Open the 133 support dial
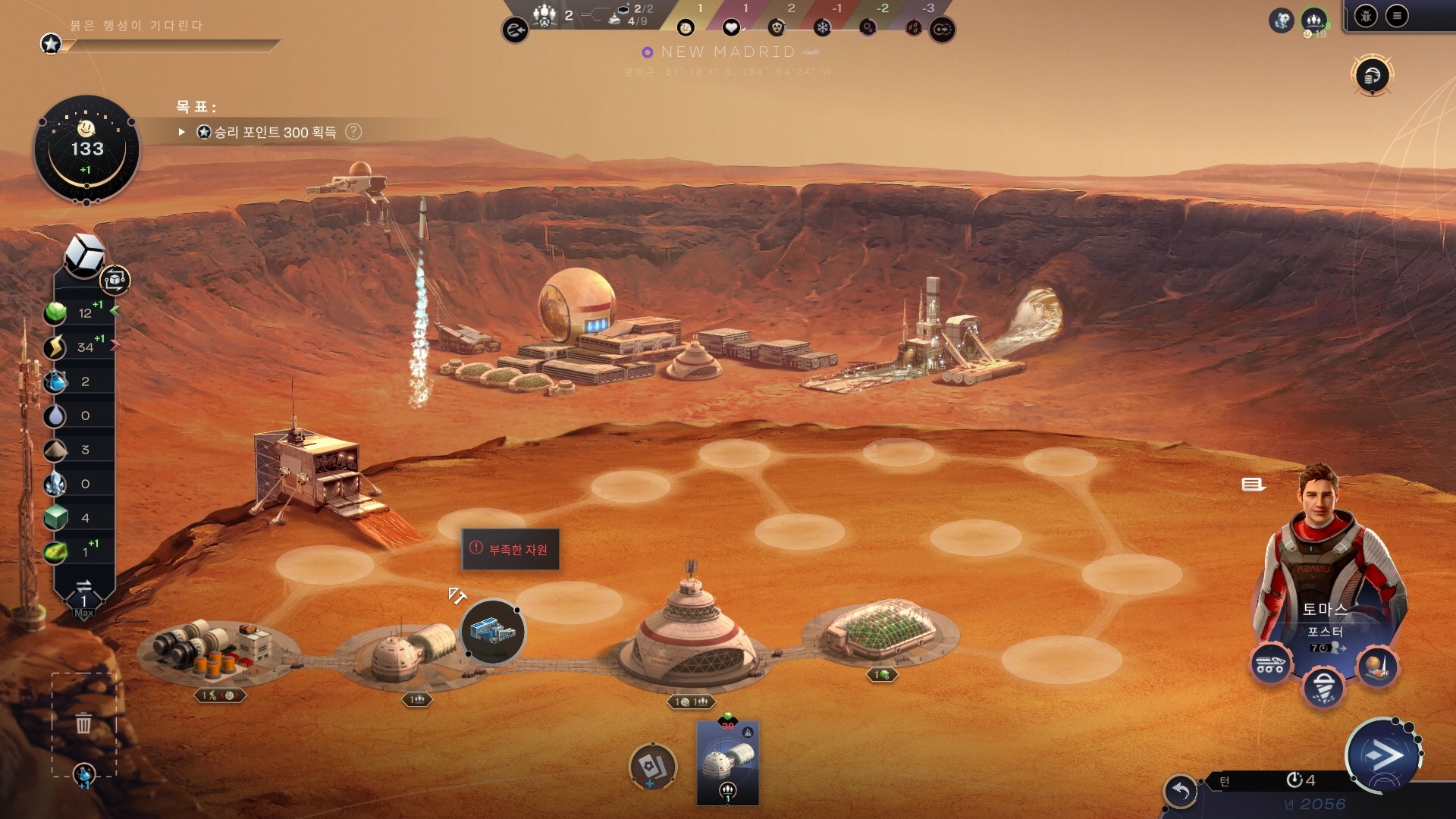 pyautogui.click(x=86, y=149)
